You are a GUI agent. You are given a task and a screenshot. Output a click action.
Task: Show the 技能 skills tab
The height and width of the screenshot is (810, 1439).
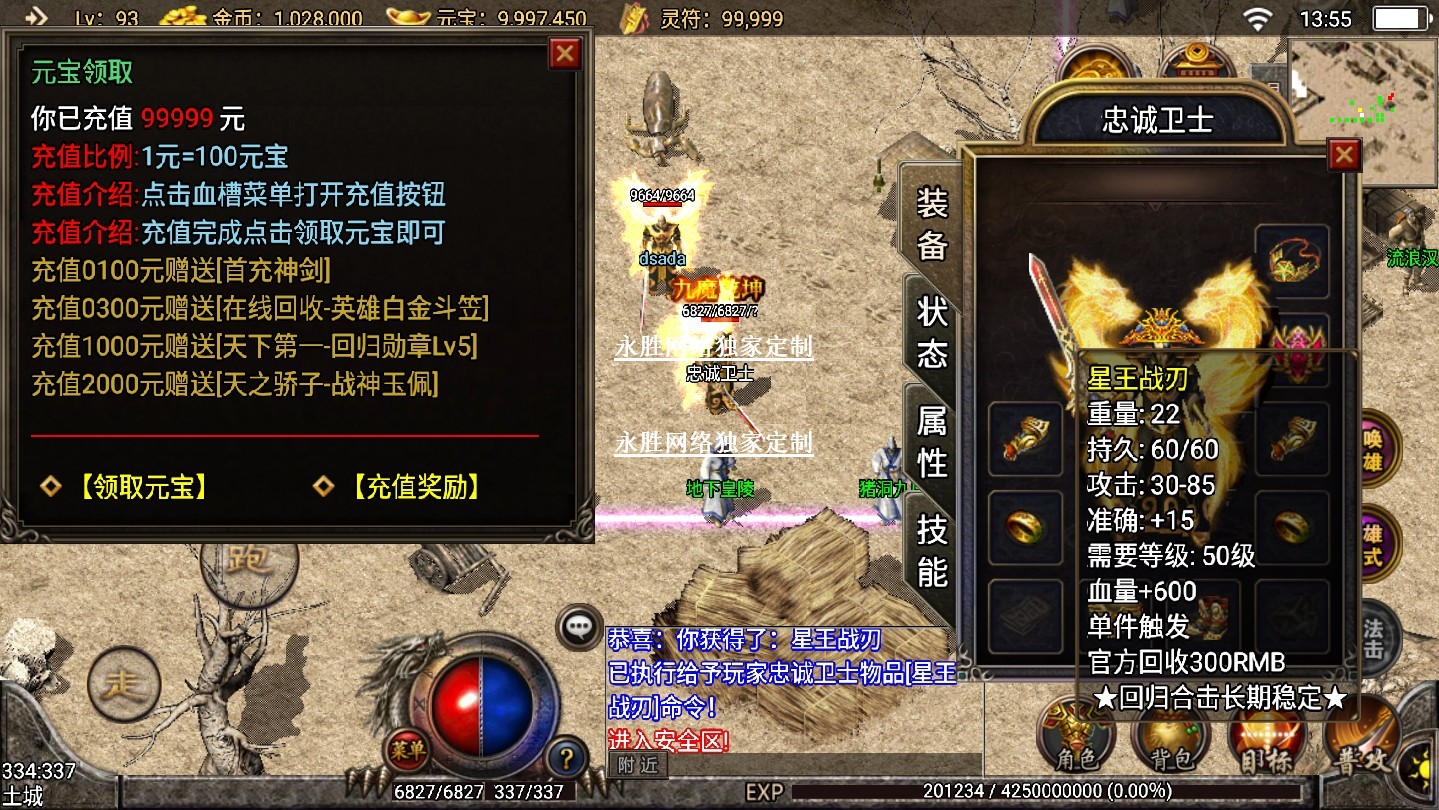932,551
